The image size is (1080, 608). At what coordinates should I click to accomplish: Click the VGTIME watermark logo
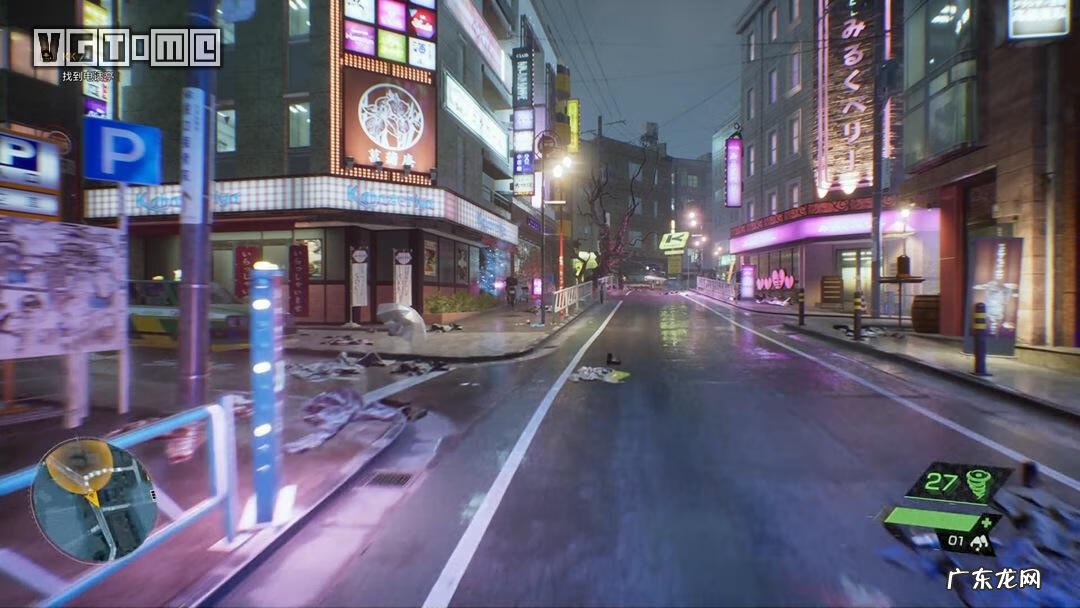coord(127,47)
